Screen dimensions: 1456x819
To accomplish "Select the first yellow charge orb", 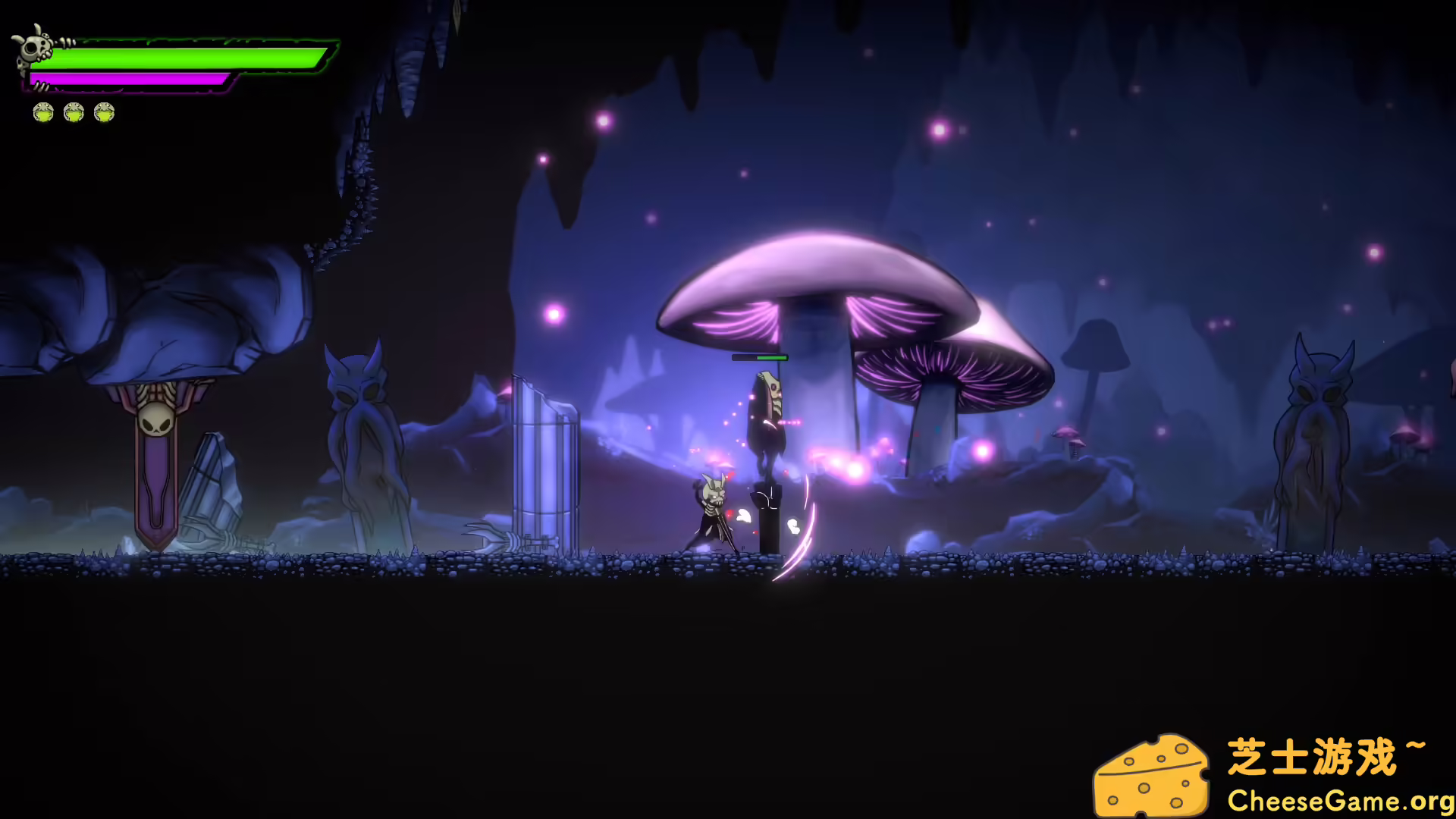I will pyautogui.click(x=42, y=112).
